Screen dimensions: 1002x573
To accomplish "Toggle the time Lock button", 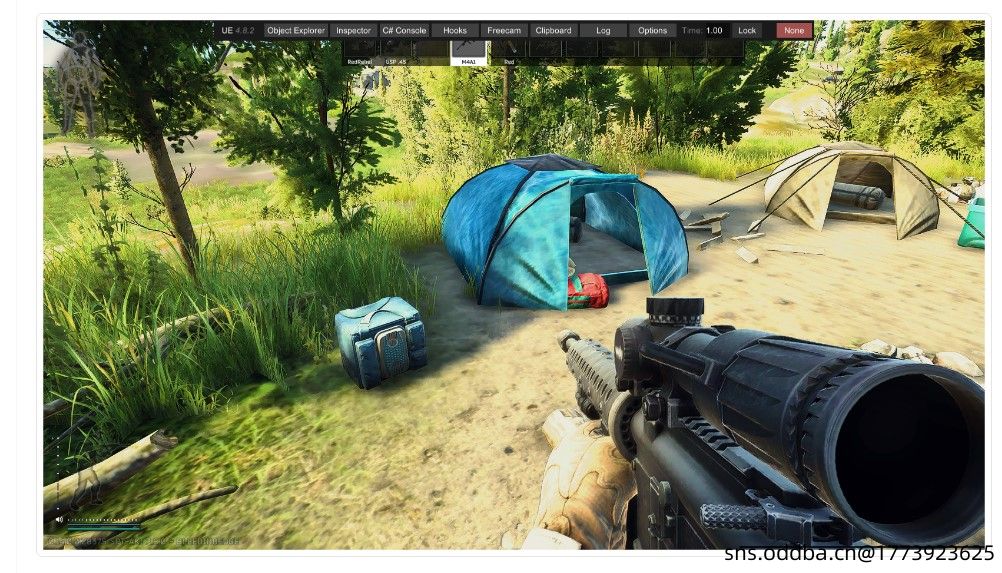I will tap(747, 31).
